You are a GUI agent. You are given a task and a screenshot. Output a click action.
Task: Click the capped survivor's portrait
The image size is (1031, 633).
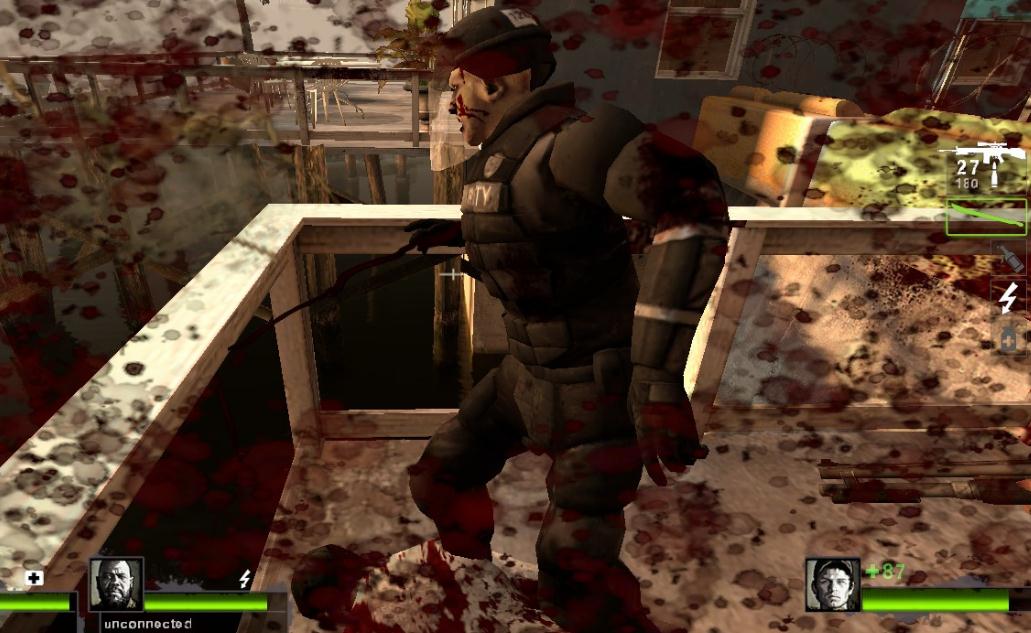pyautogui.click(x=832, y=585)
